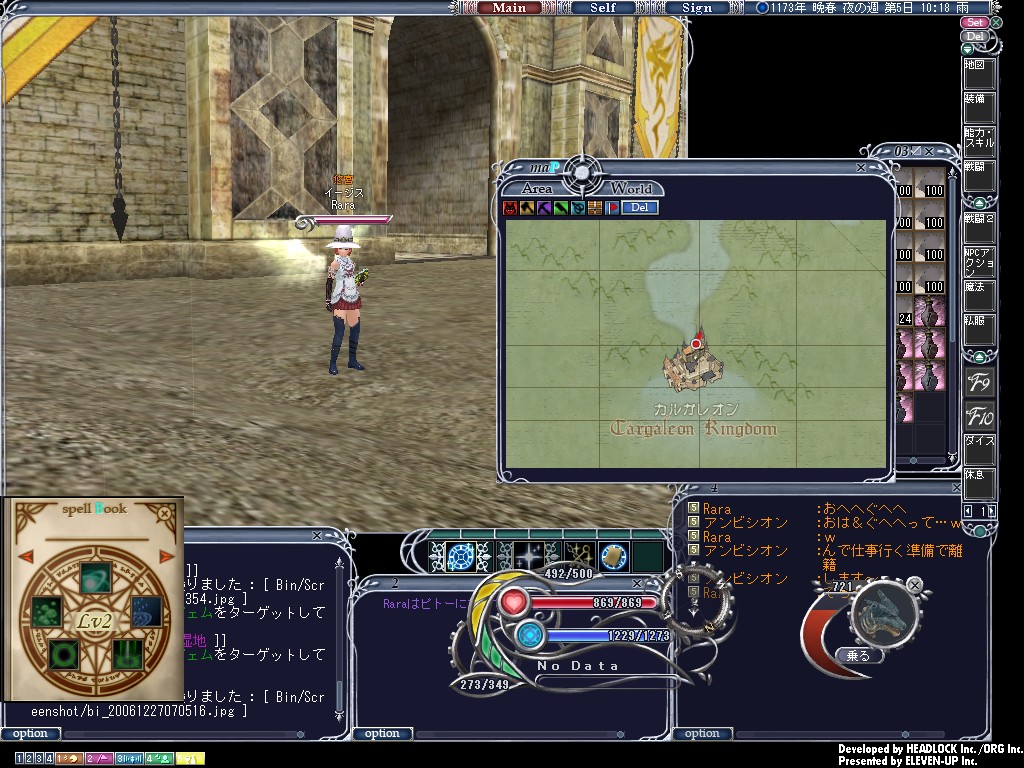Switch to the Area map tab
1024x768 pixels.
coord(537,188)
